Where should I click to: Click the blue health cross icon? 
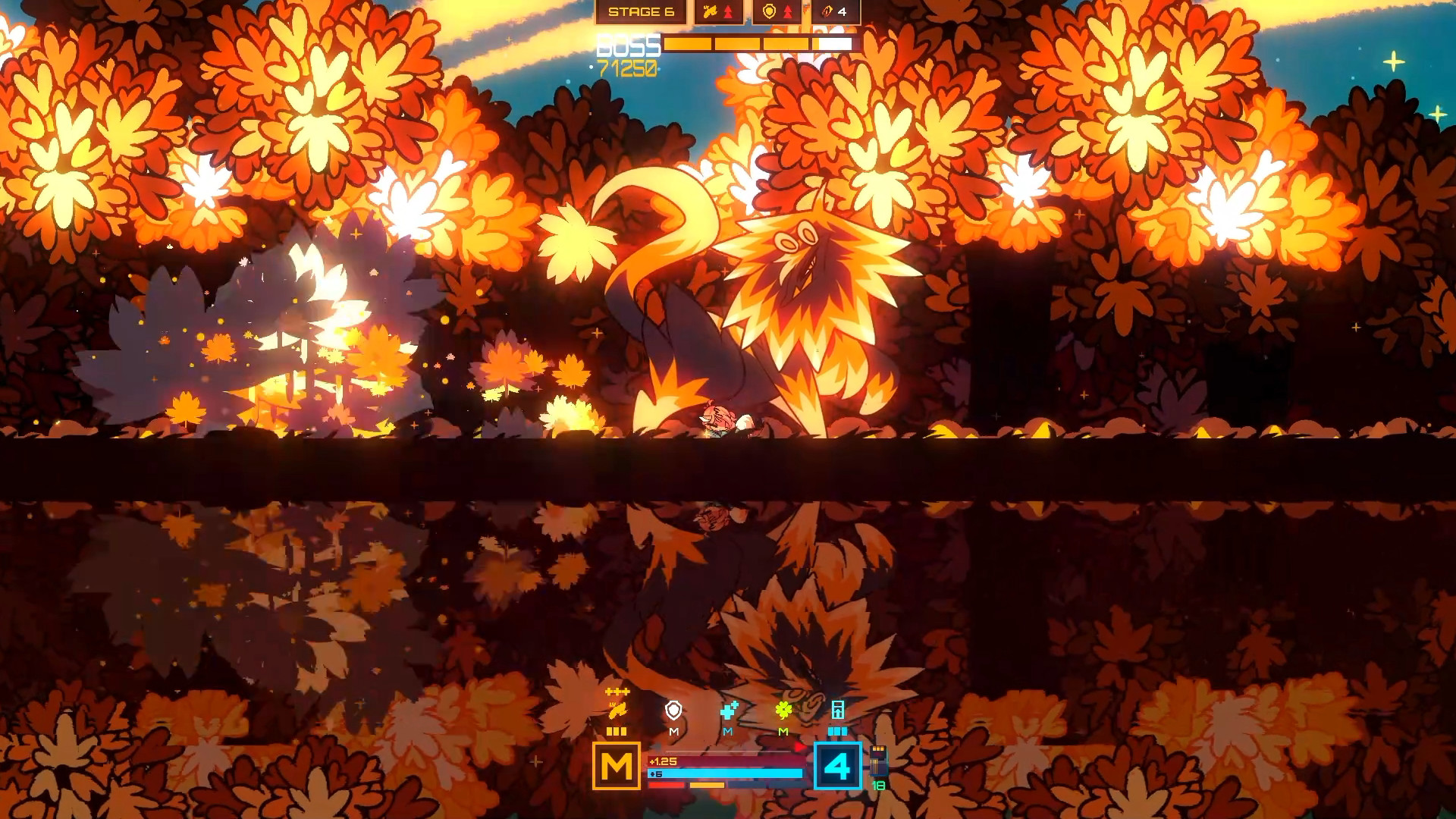coord(729,711)
